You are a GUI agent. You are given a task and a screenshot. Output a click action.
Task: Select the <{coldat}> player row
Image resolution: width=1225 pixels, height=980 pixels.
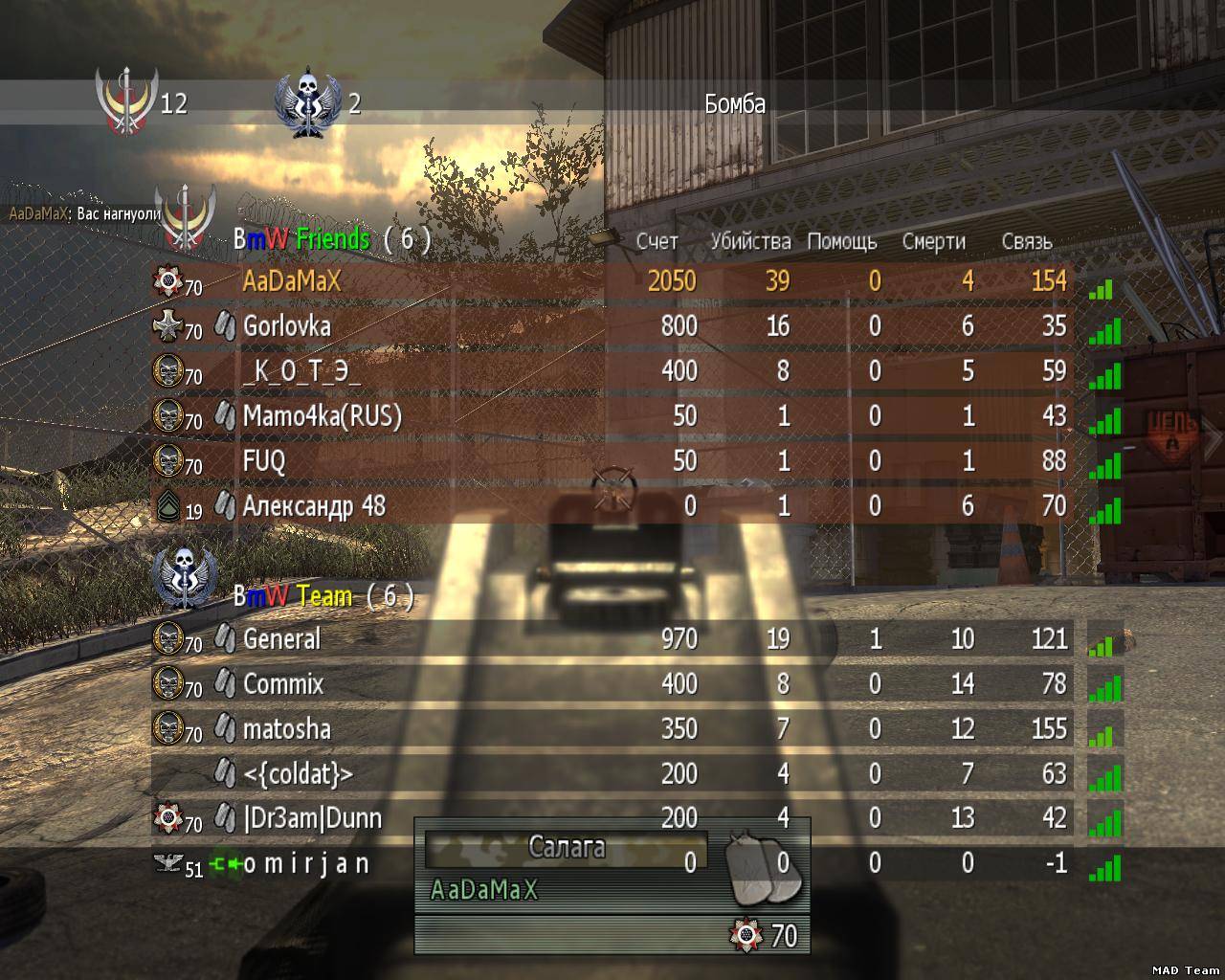coord(612,773)
